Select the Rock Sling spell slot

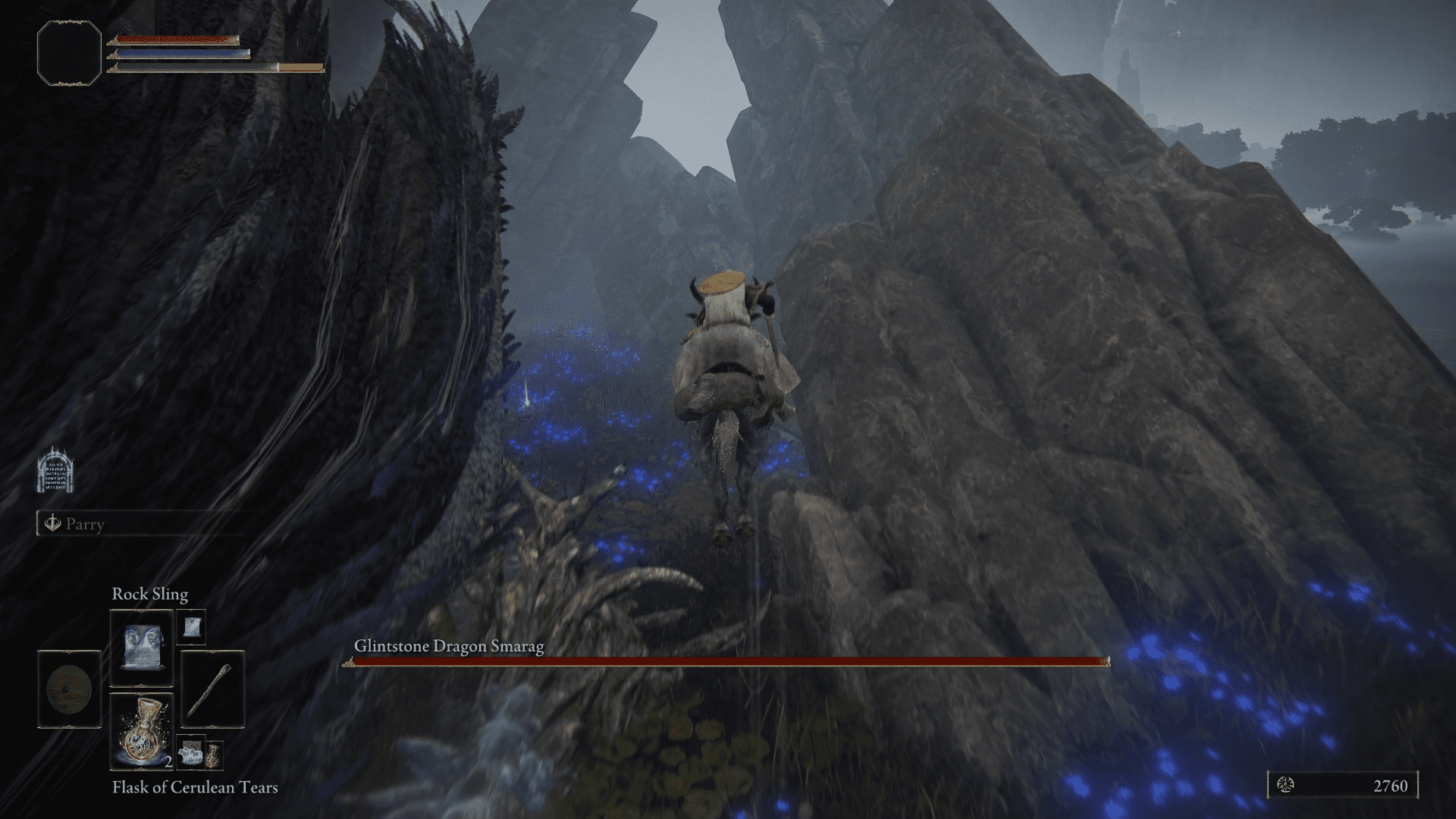[x=142, y=649]
